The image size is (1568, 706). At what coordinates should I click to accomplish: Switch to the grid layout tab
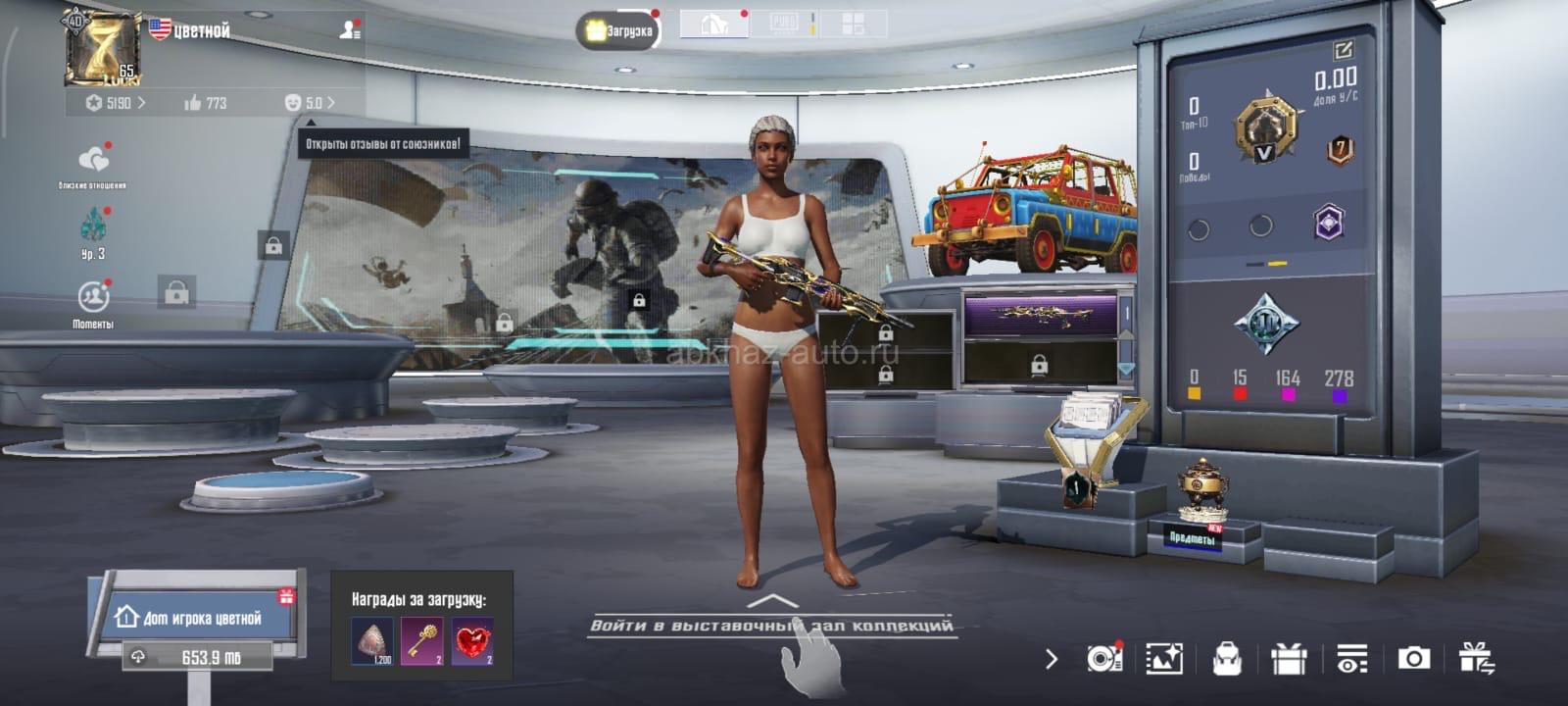(853, 25)
